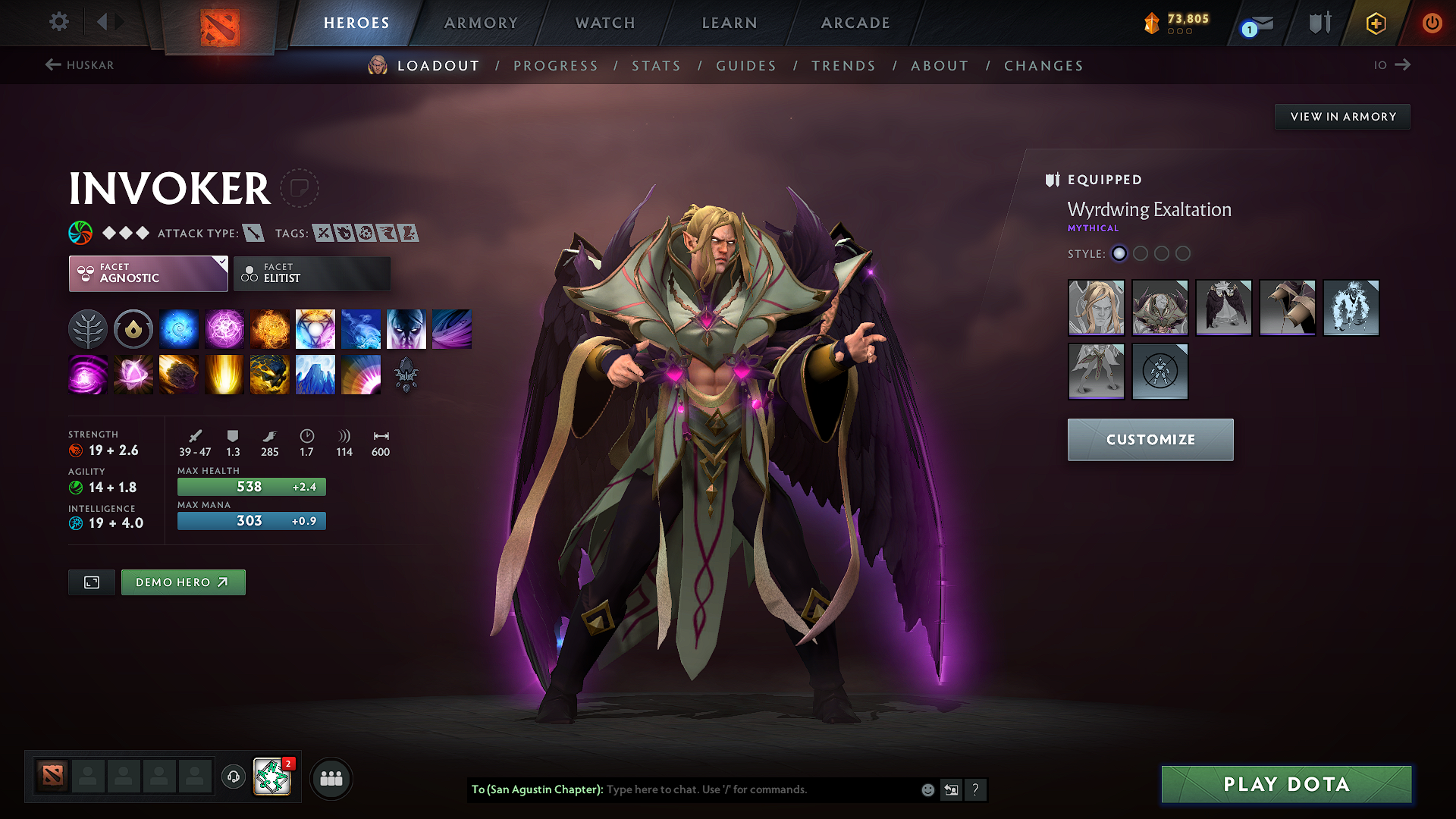1456x819 pixels.
Task: Select style two of Wyrdwing Exaltation
Action: pyautogui.click(x=1141, y=254)
